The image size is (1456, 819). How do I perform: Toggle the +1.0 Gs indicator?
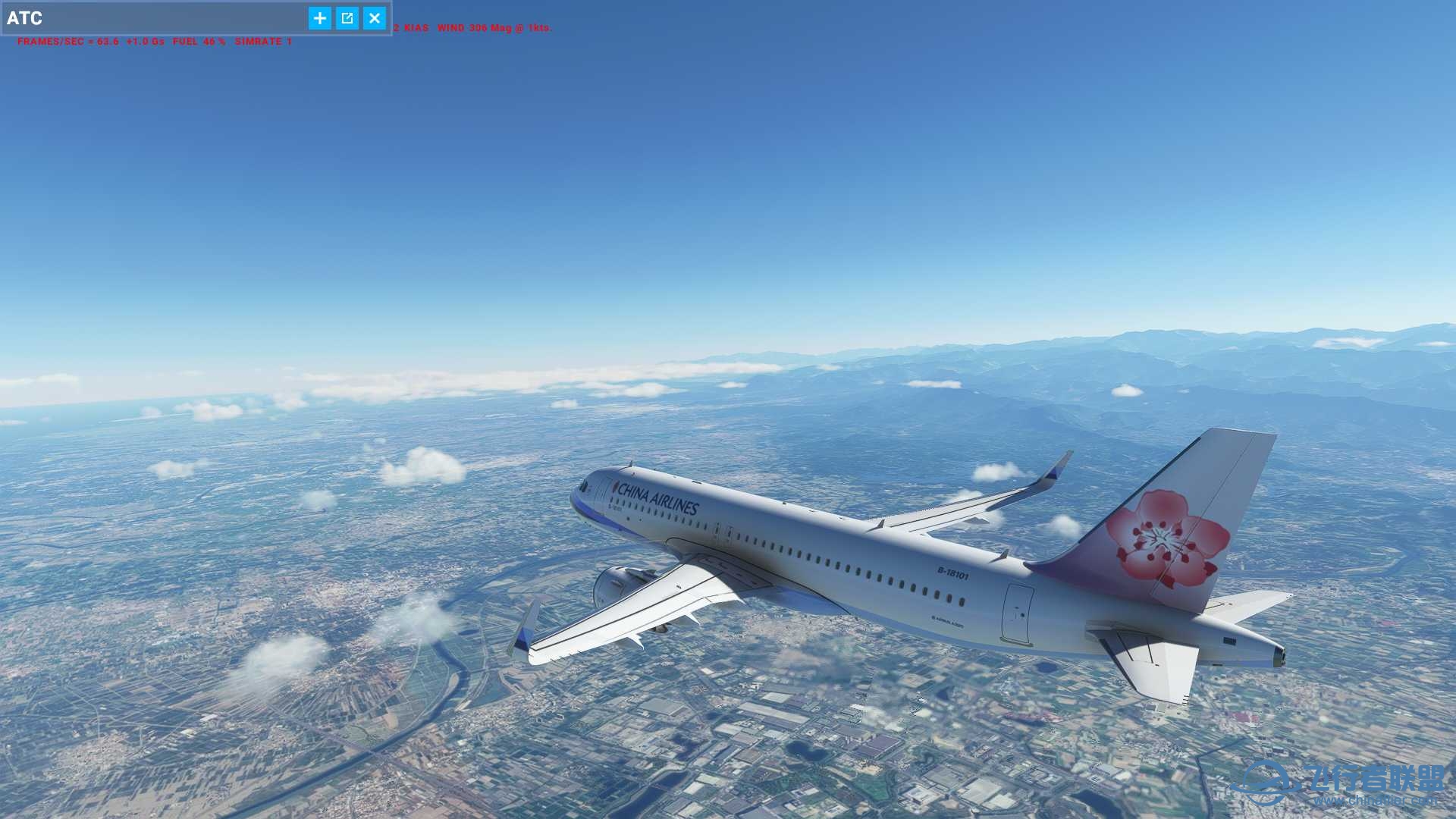pyautogui.click(x=144, y=42)
